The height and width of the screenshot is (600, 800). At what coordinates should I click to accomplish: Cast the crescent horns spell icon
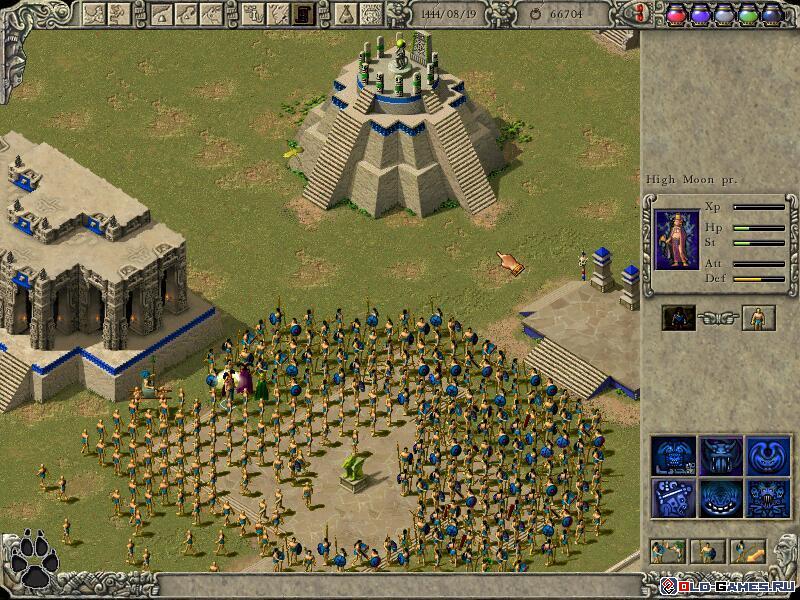point(766,455)
